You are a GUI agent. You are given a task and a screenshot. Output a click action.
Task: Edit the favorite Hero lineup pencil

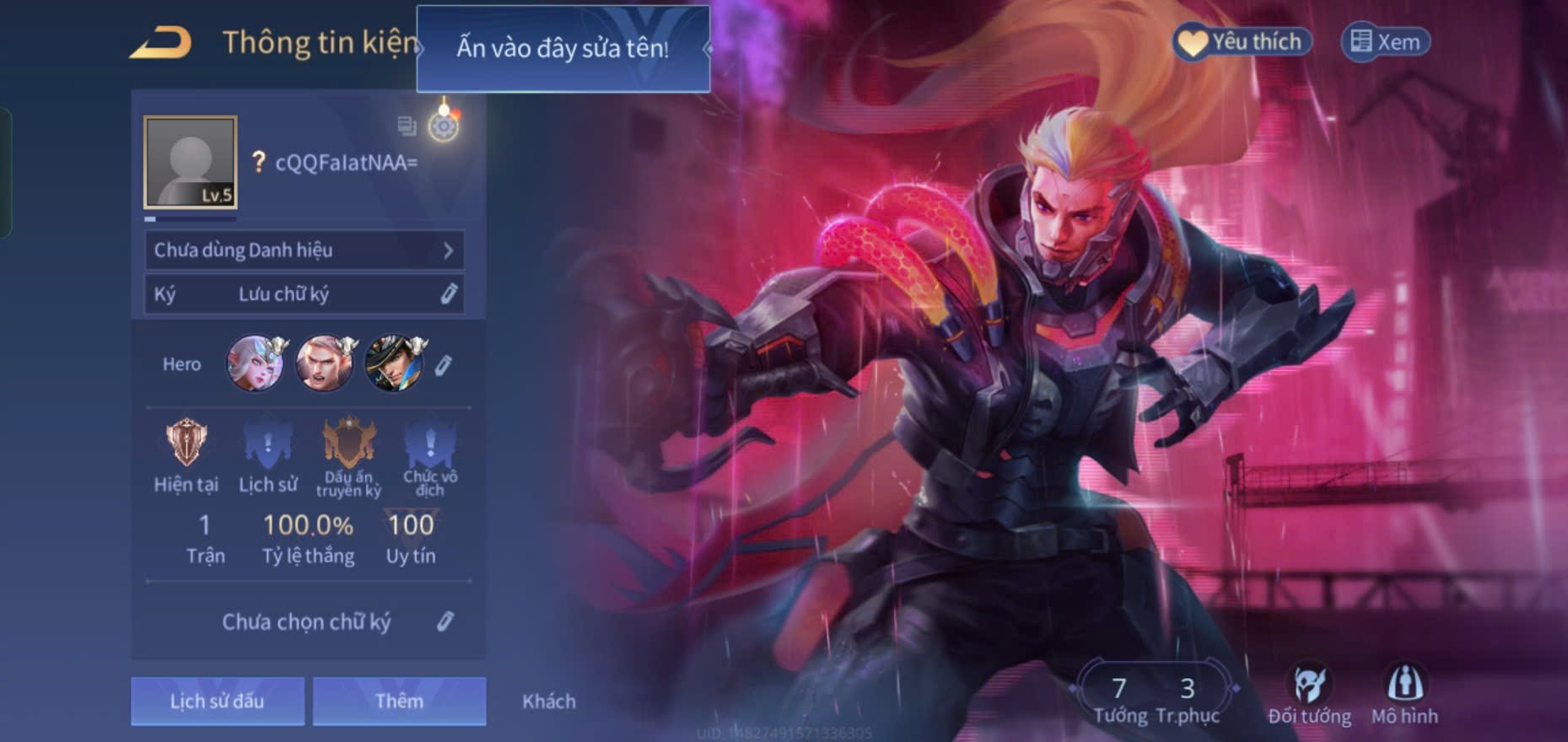click(443, 365)
